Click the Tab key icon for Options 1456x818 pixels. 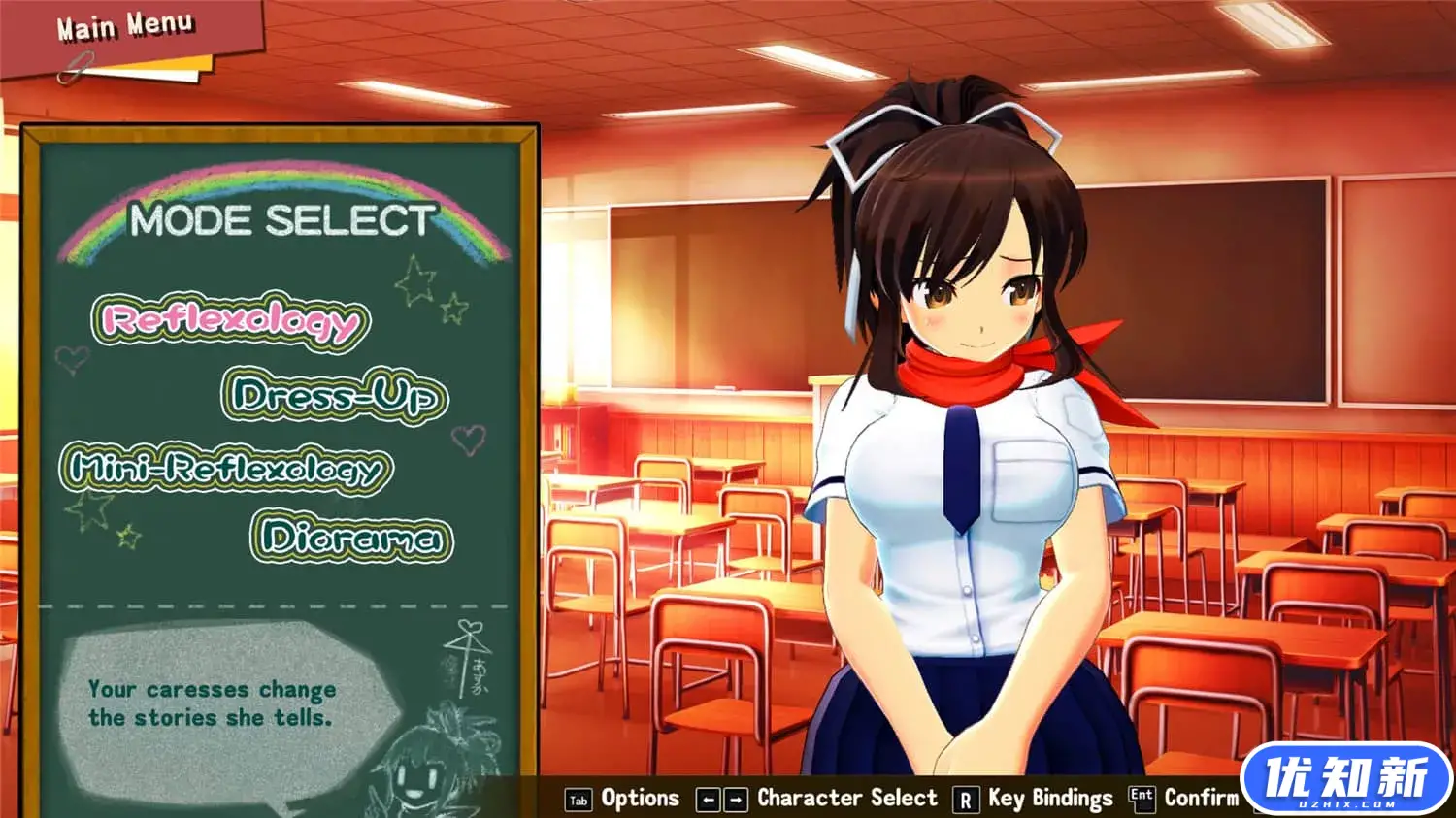click(x=578, y=798)
